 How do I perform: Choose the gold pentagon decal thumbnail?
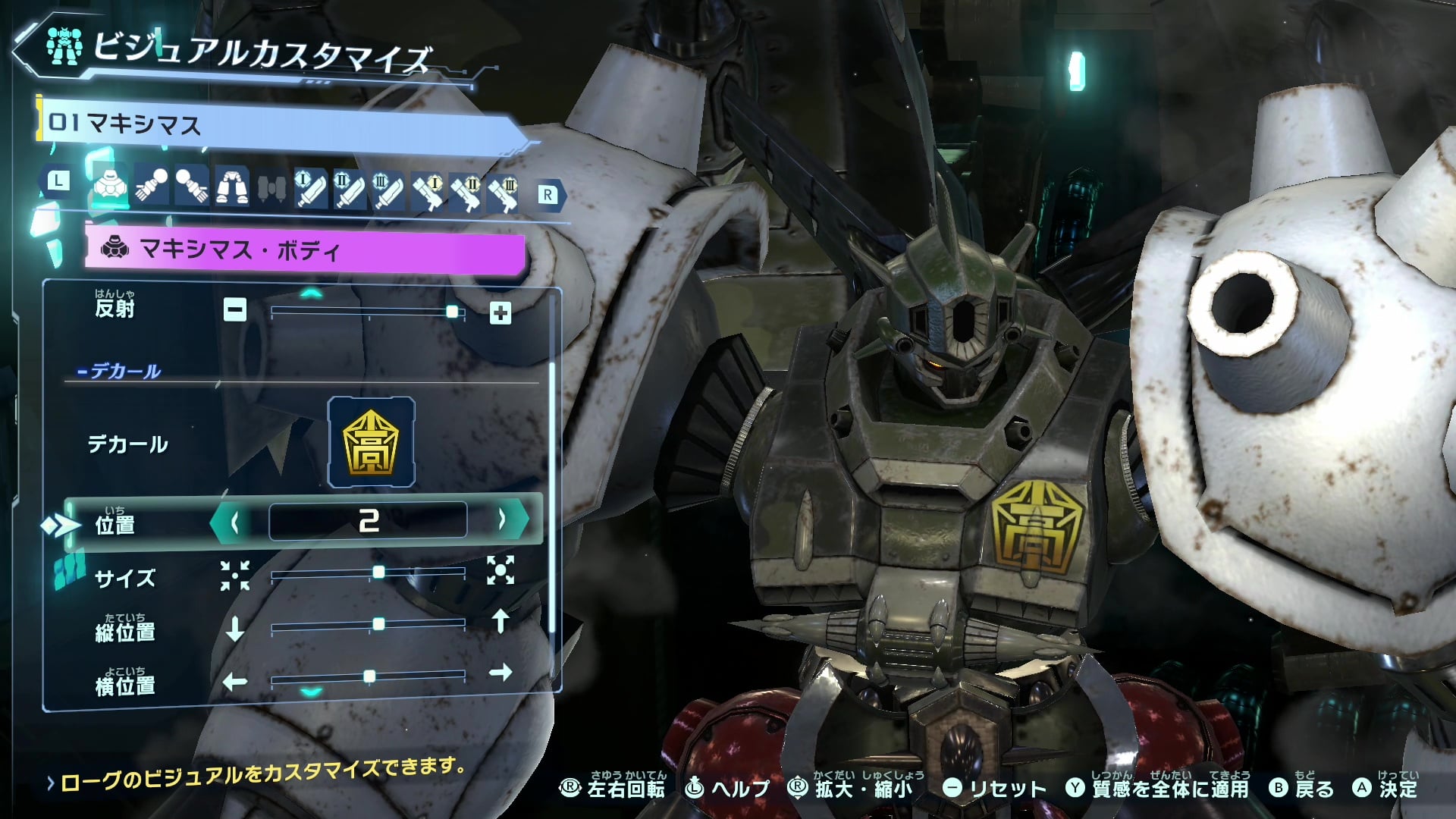371,442
